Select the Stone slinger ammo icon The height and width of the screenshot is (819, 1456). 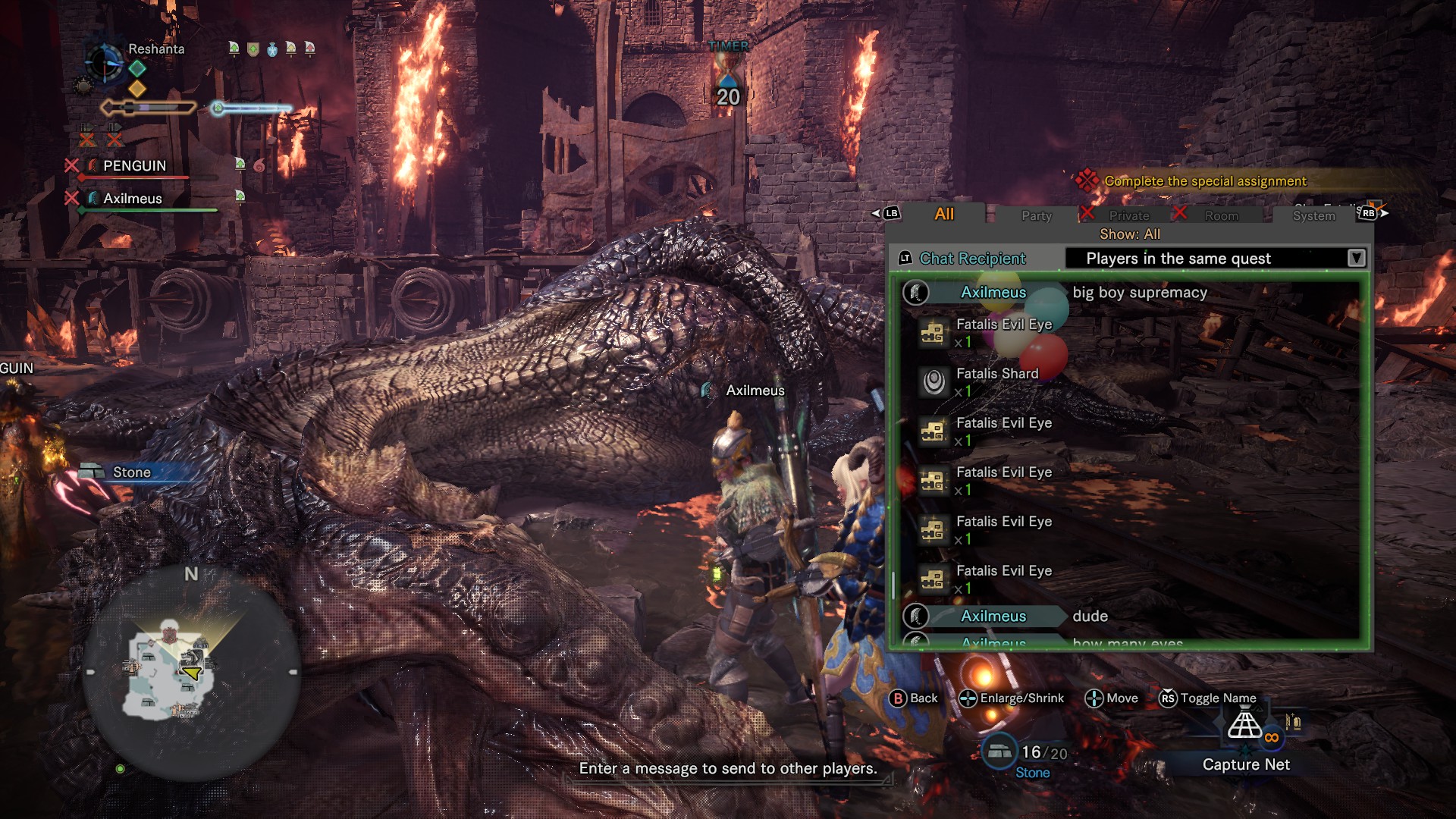pyautogui.click(x=1000, y=752)
